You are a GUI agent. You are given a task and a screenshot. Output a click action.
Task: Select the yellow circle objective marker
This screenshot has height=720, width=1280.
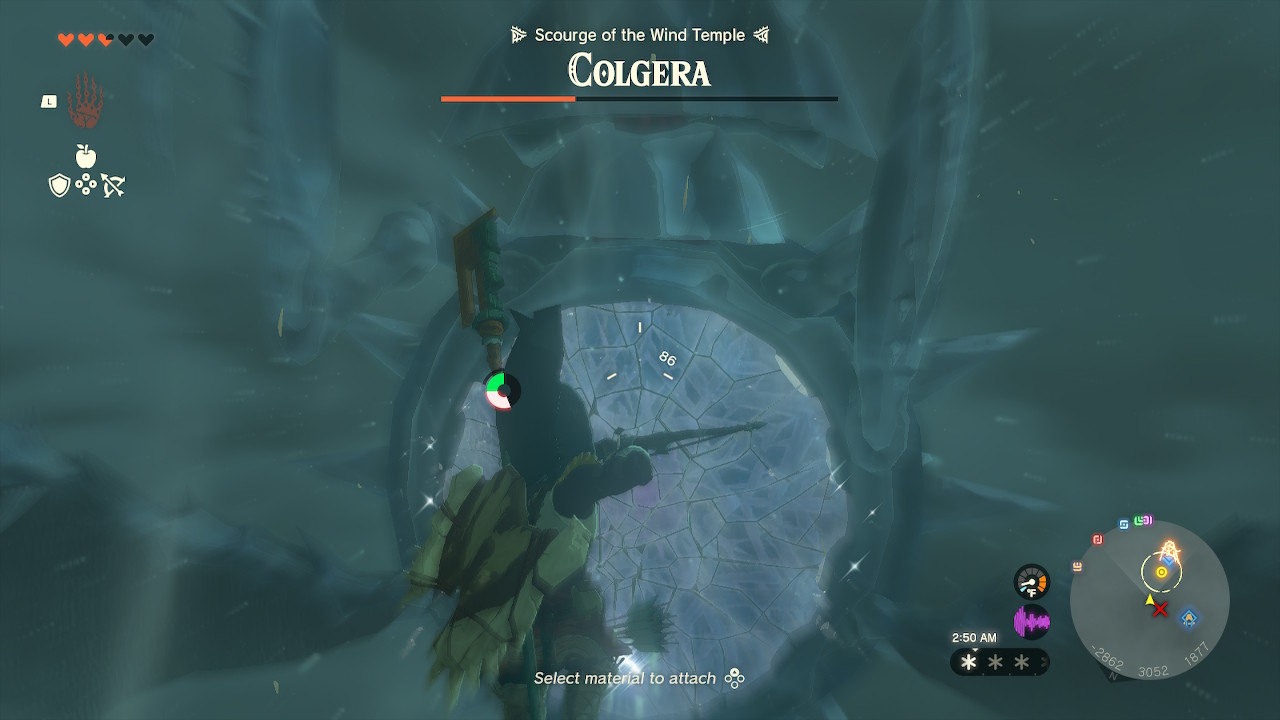tap(1161, 572)
